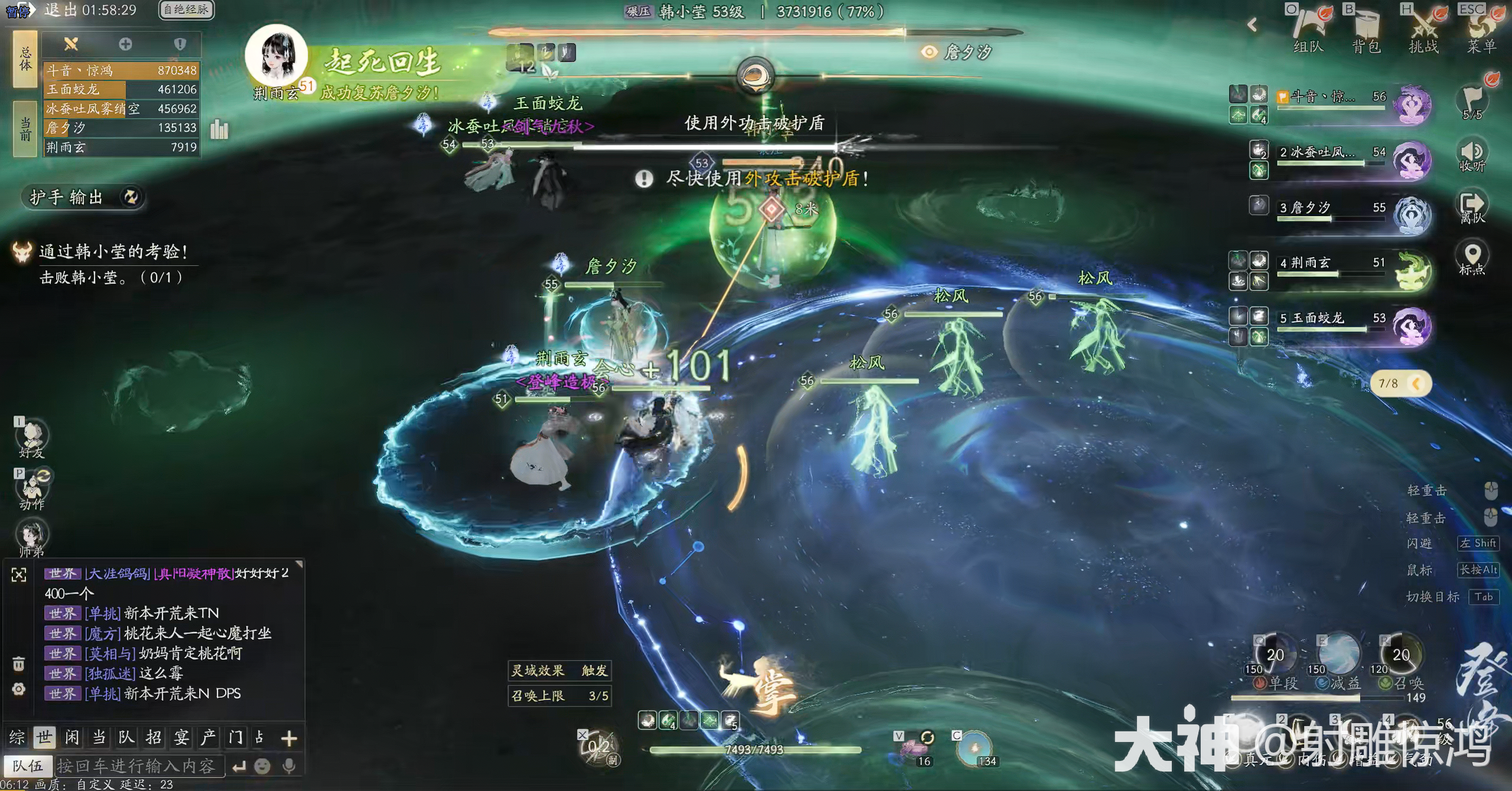Open the 挑战 challenge menu
Screen dimensions: 1512x791
click(1423, 30)
